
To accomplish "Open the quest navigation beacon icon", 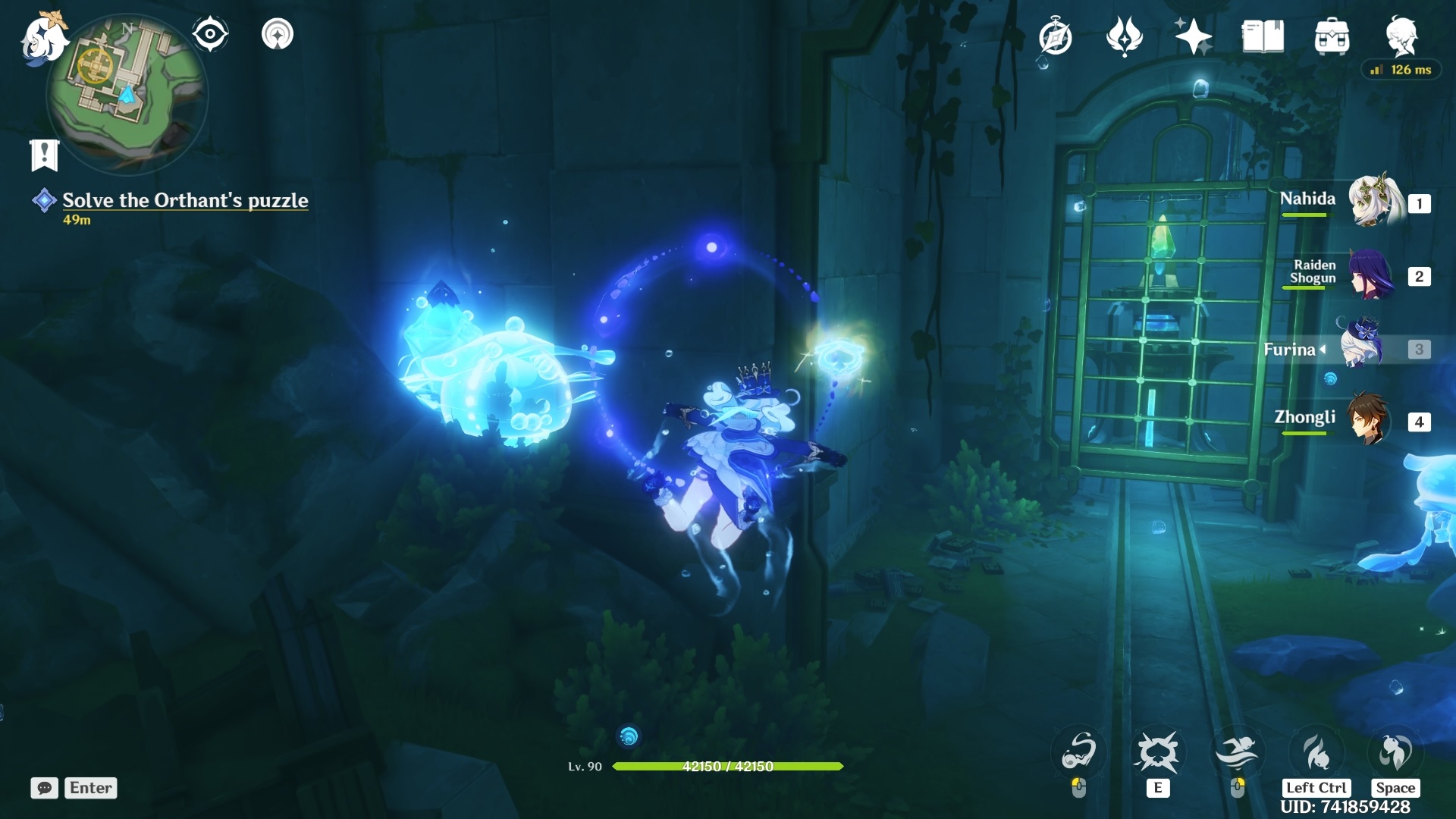I will [x=278, y=34].
